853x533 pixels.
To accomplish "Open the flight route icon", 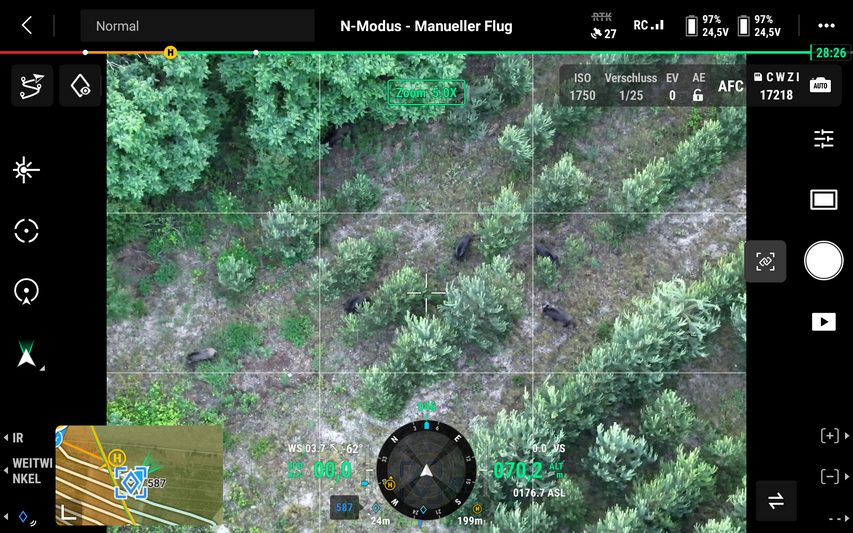I will (x=31, y=86).
